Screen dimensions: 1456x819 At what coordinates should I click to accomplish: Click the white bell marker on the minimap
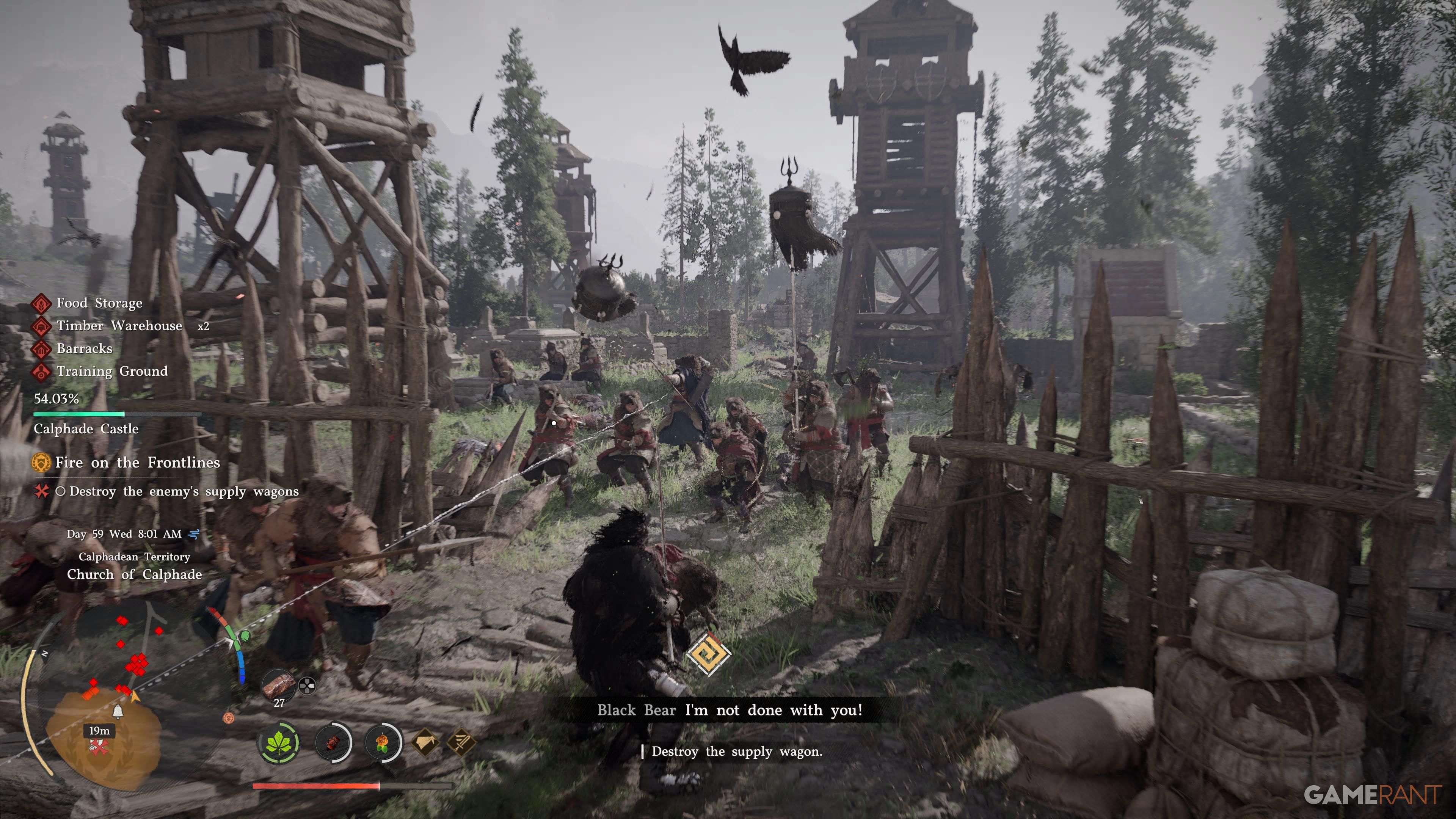point(118,711)
